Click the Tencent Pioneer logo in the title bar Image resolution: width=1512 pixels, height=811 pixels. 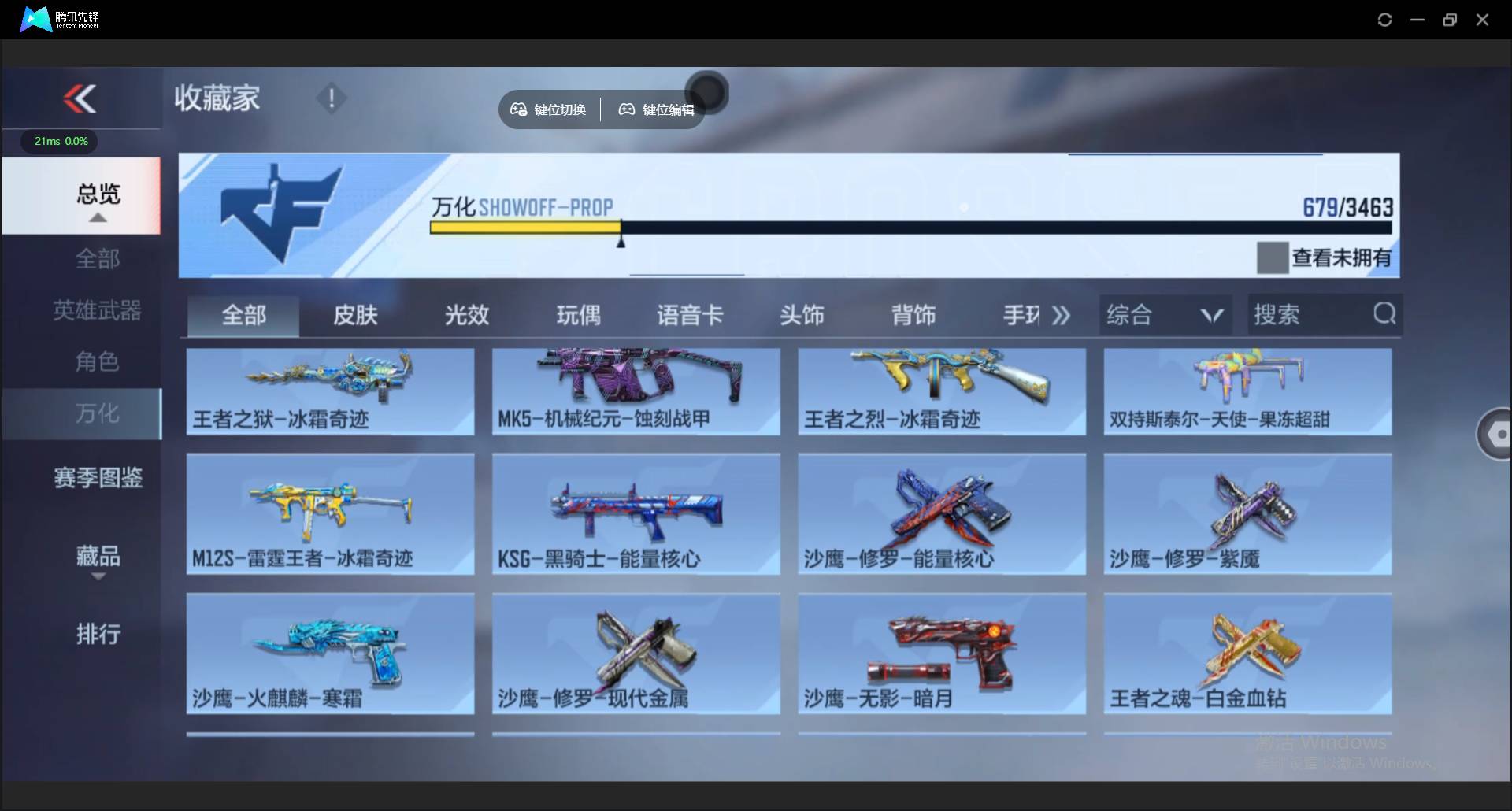click(35, 19)
